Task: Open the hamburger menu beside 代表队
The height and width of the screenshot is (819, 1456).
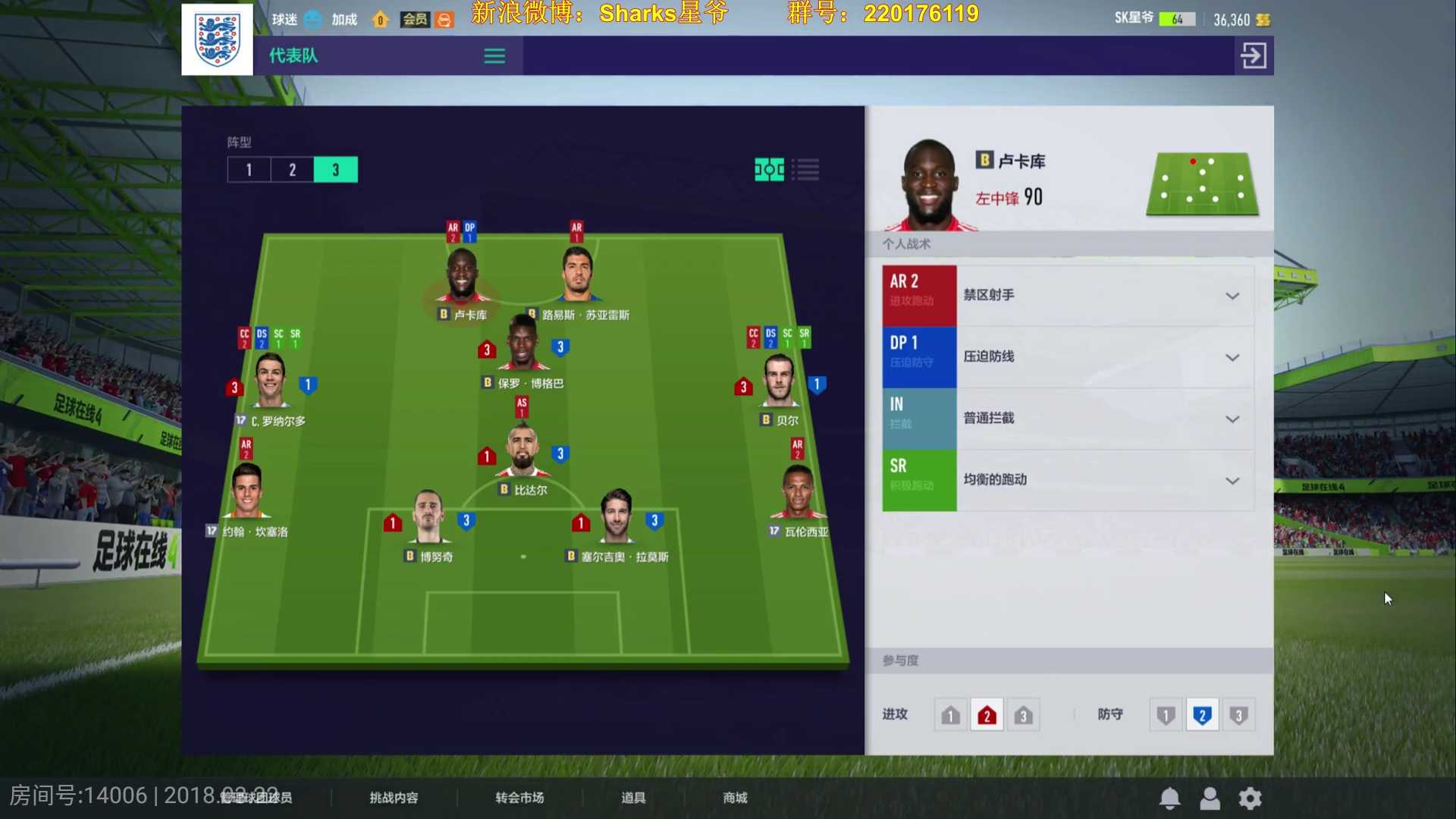Action: point(494,55)
